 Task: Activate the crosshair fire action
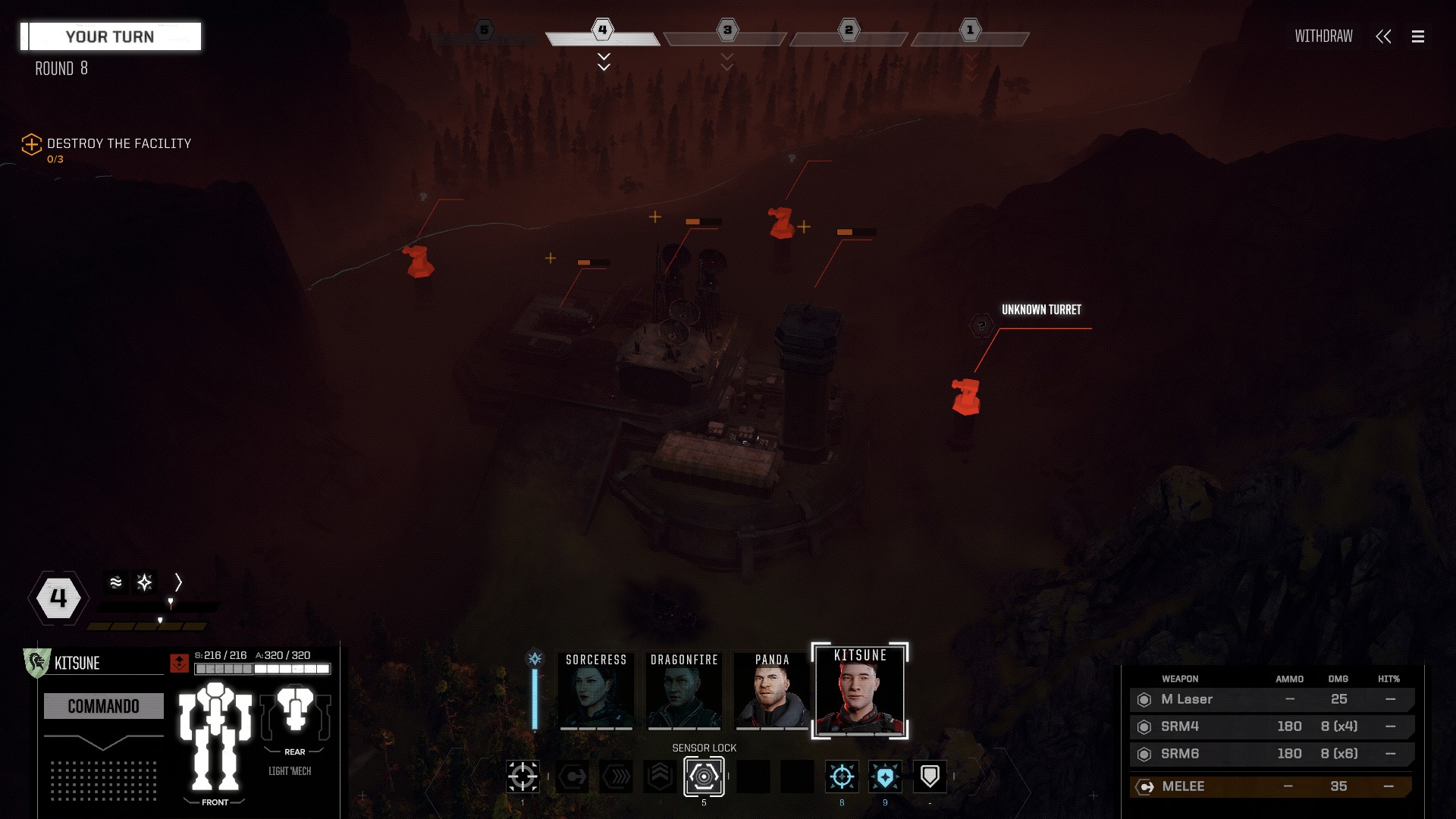[x=522, y=777]
